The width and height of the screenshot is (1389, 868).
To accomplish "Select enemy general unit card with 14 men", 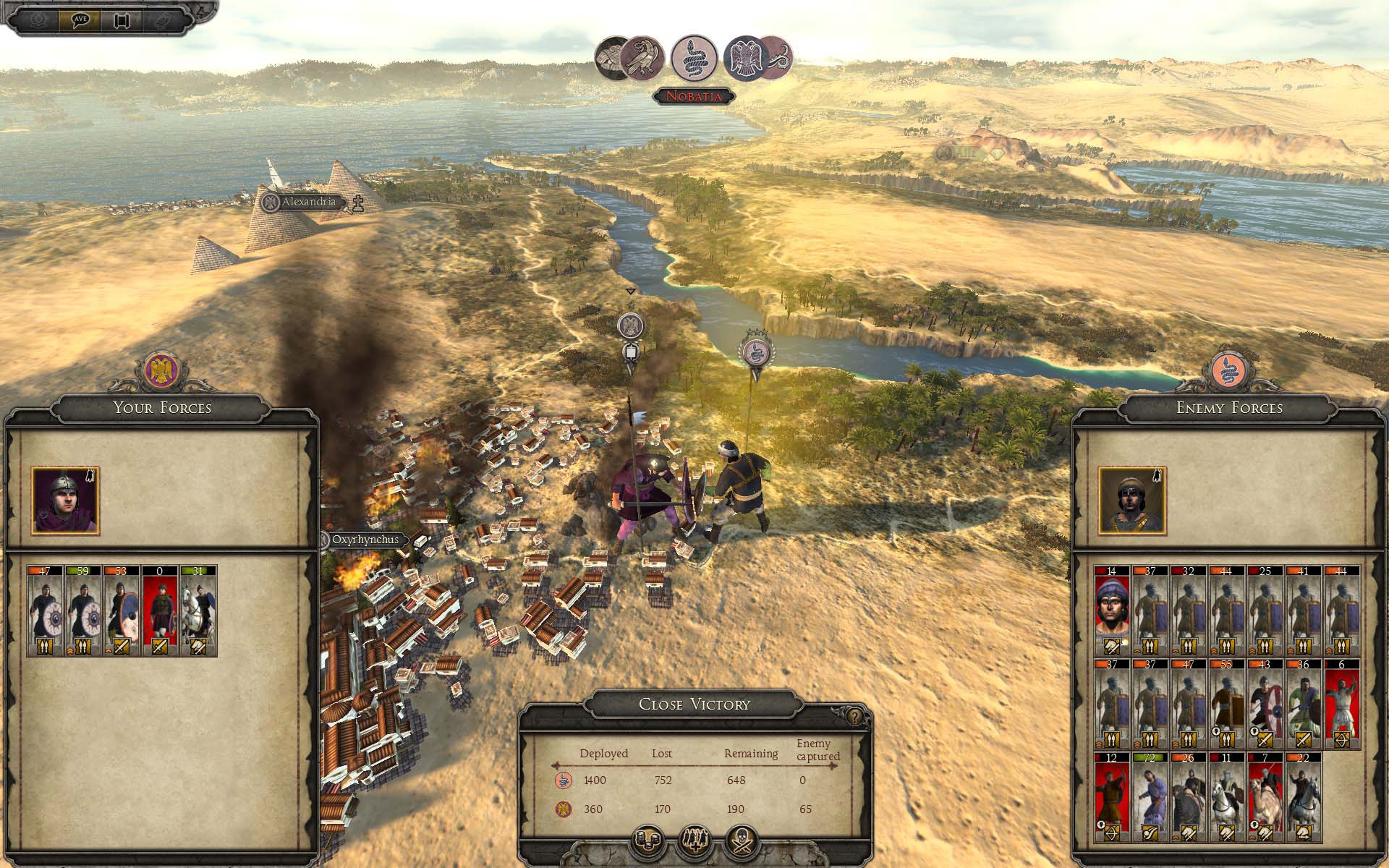I will pos(1112,611).
